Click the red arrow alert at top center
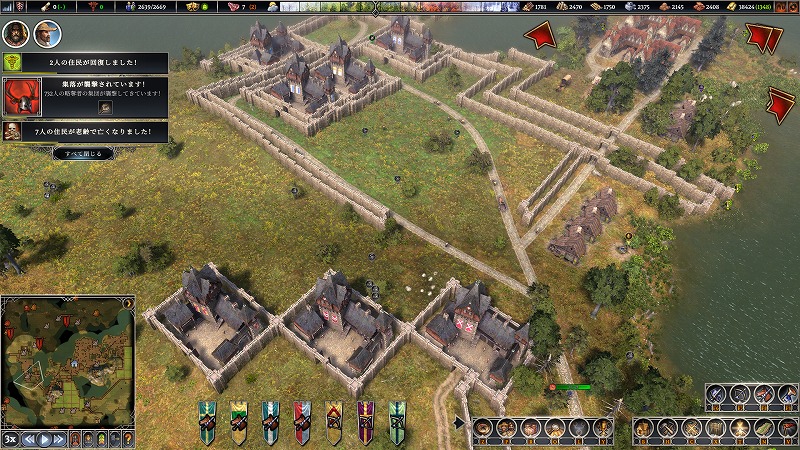Image resolution: width=800 pixels, height=450 pixels. (541, 36)
